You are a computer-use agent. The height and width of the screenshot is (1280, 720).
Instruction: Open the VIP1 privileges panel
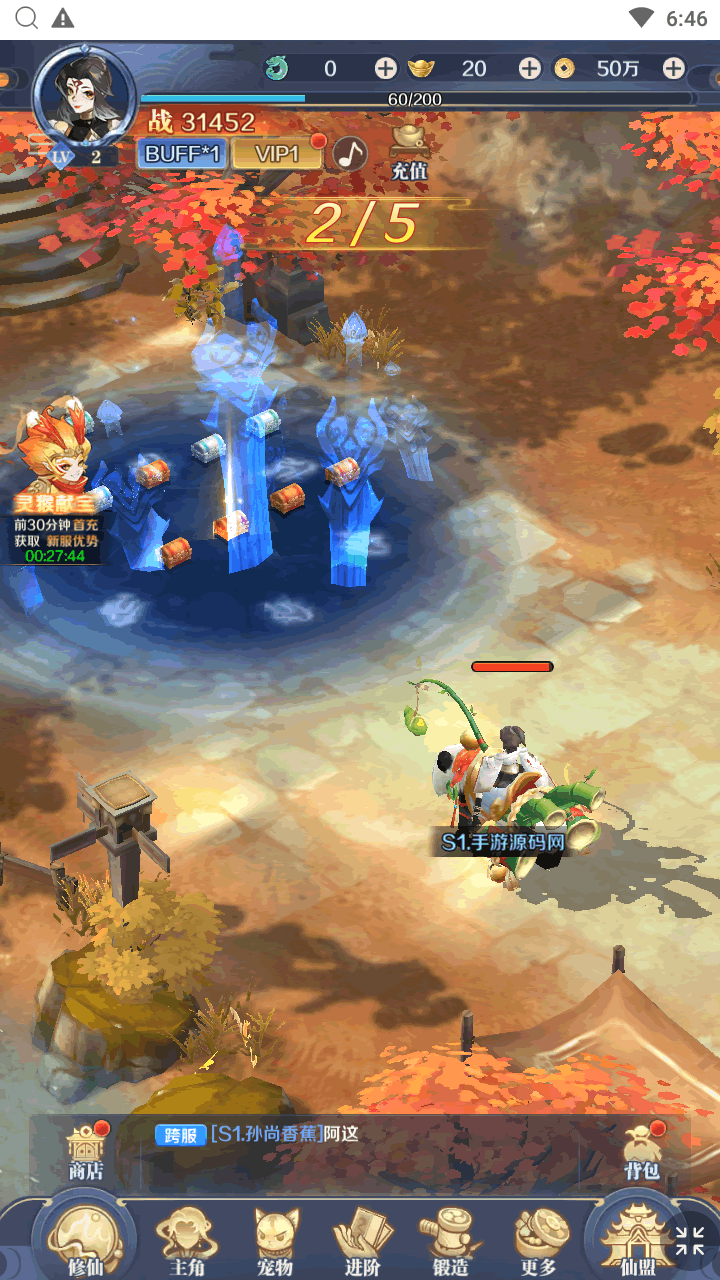[x=277, y=154]
